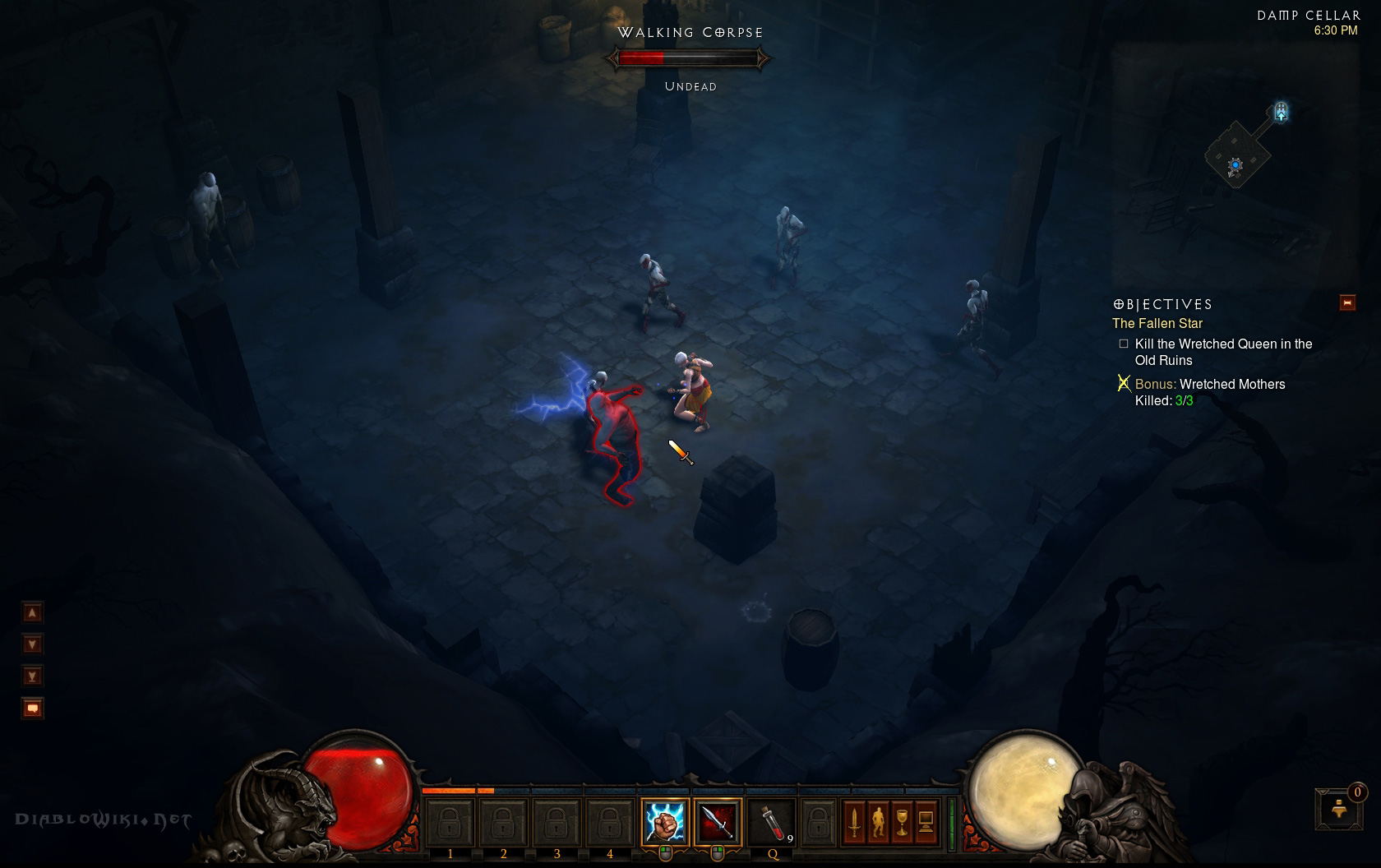Select the bloody dagger attack skill
This screenshot has height=868, width=1381.
tap(717, 821)
